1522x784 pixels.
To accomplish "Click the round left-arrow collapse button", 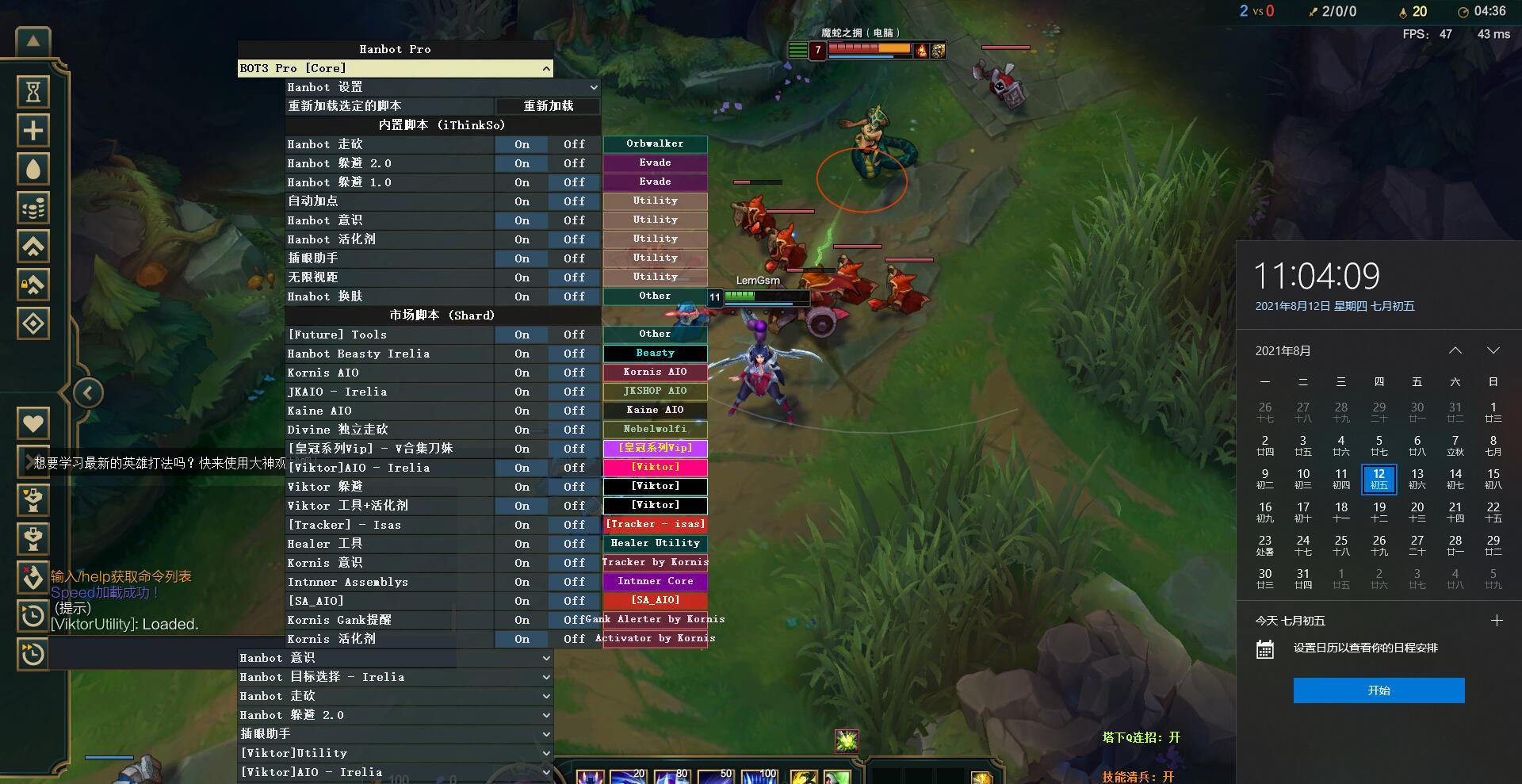I will (x=88, y=392).
